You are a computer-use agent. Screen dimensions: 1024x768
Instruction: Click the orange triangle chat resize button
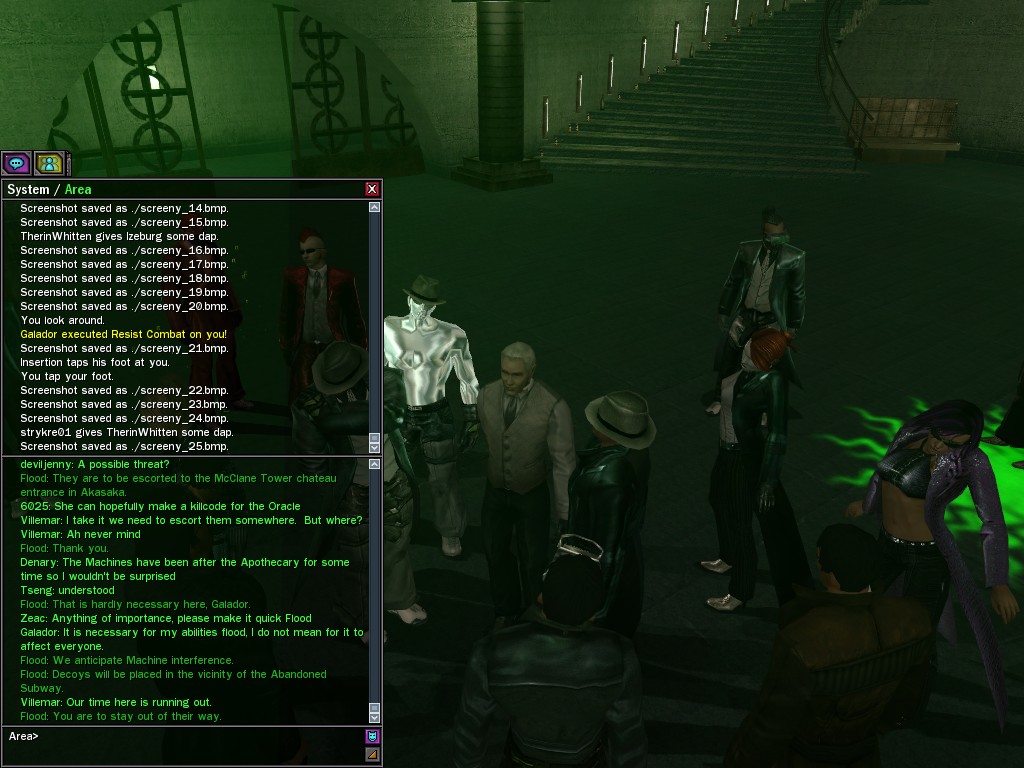(x=372, y=755)
